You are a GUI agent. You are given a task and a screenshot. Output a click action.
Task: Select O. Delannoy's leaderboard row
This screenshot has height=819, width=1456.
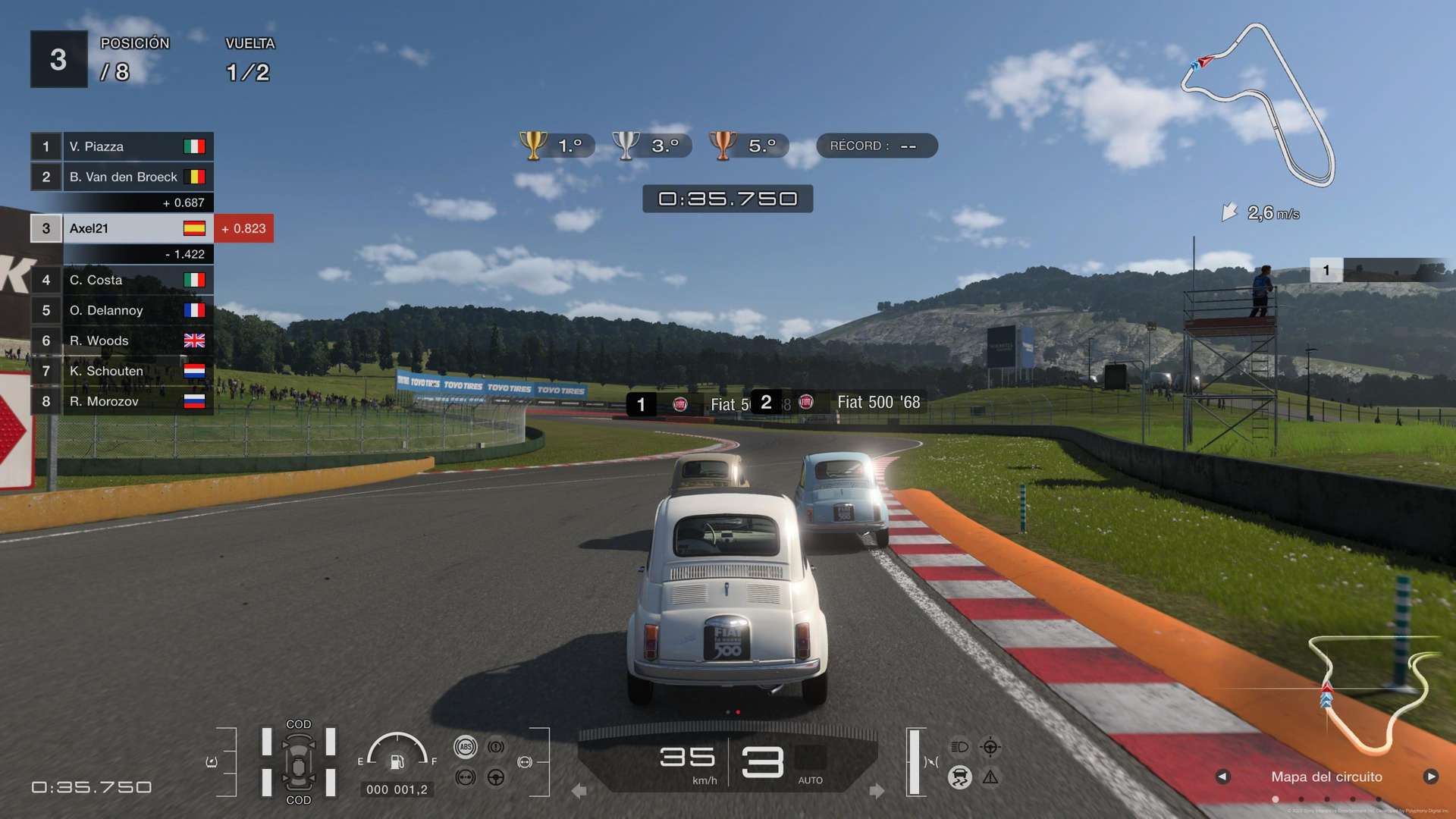pos(121,310)
